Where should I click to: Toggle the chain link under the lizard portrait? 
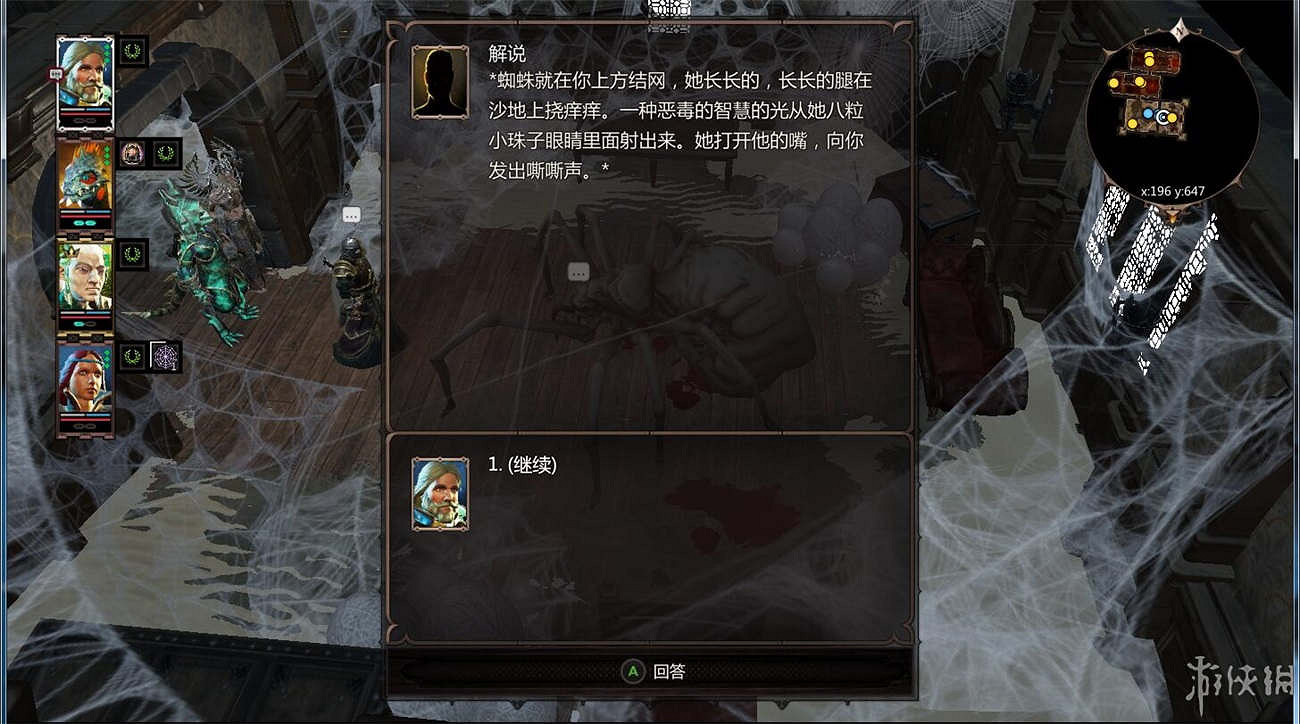pos(85,222)
